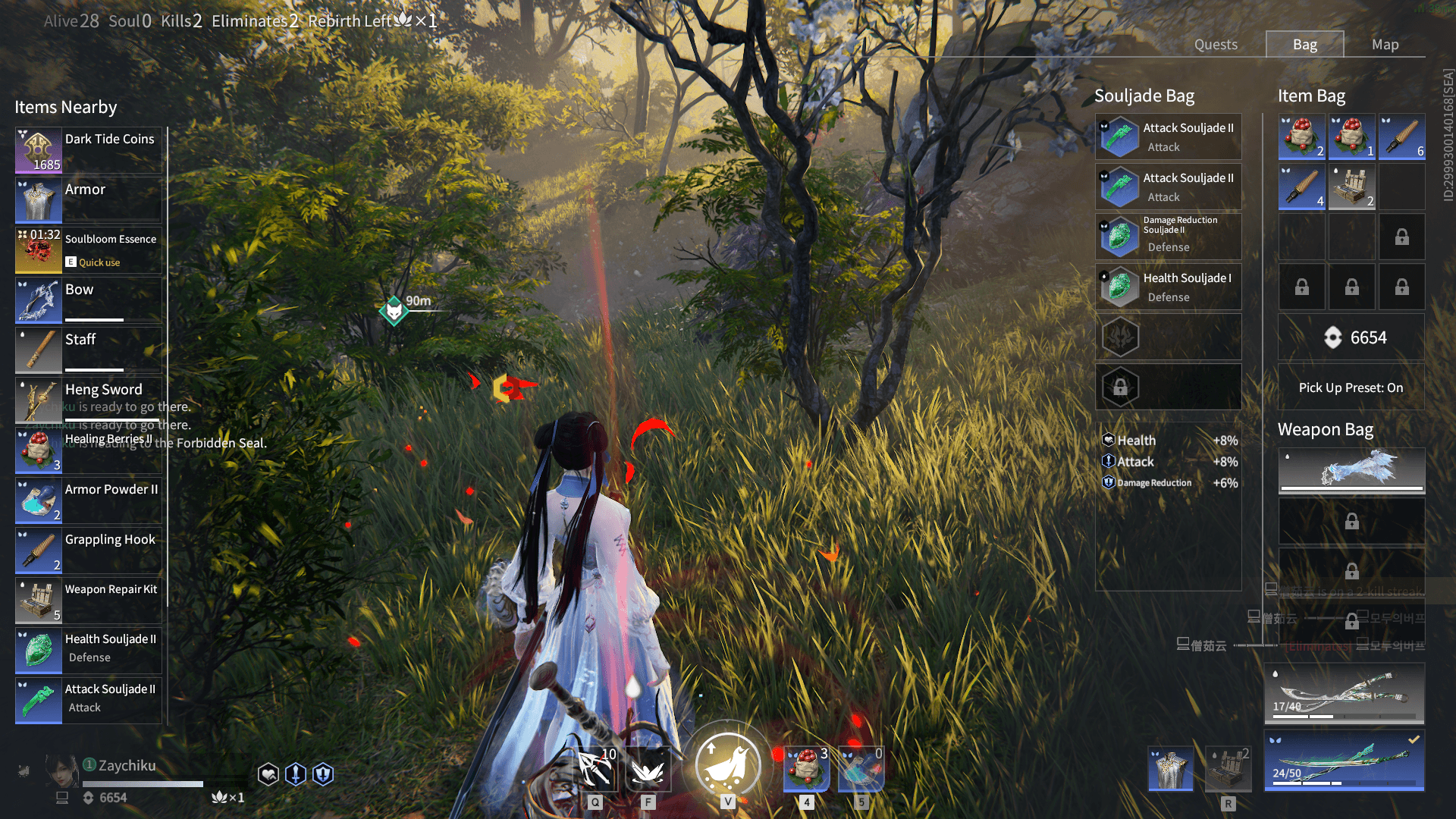Select Health Souljade I in Souljade Bag

tap(1168, 287)
